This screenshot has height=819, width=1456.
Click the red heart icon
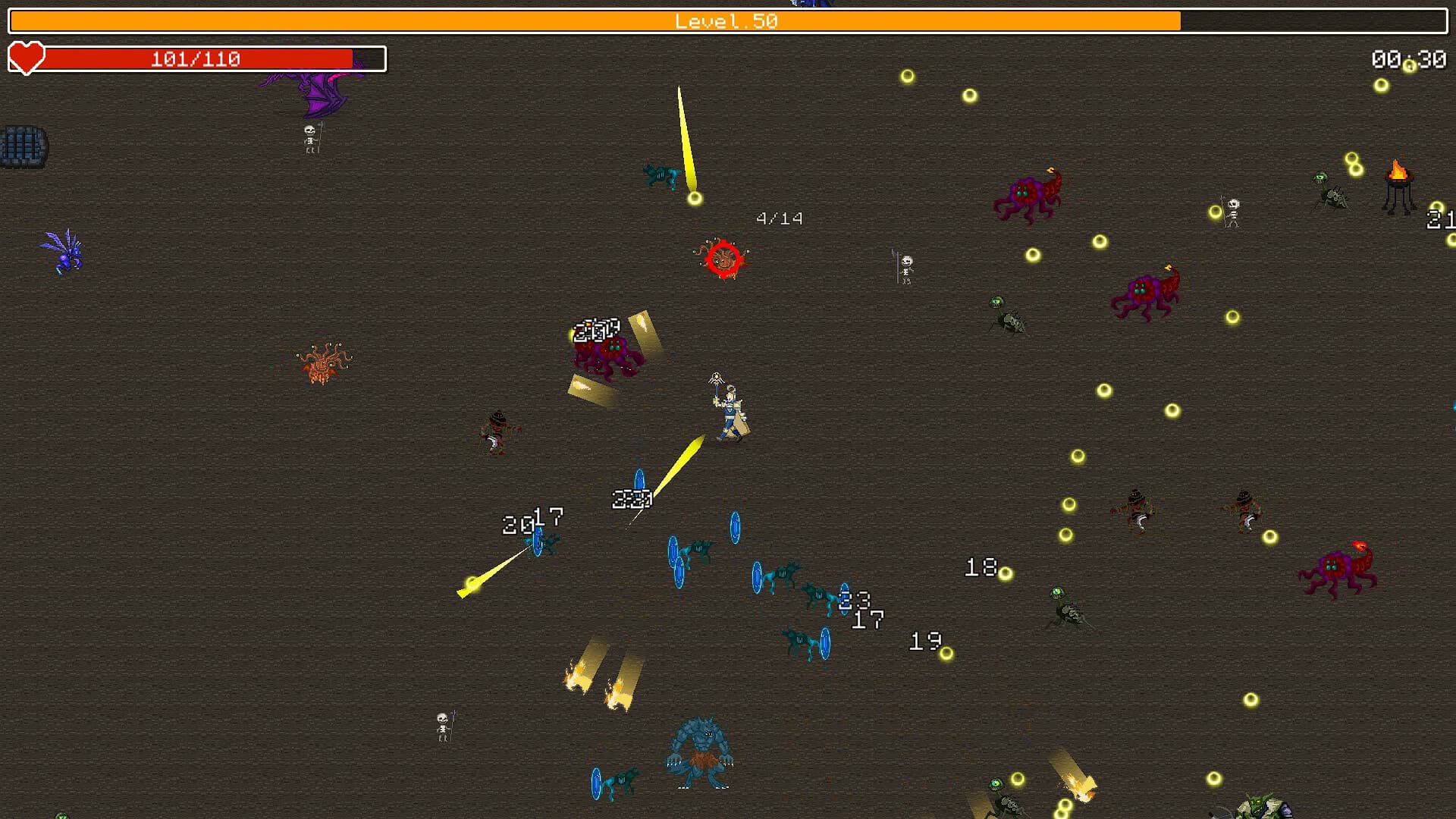coord(26,57)
